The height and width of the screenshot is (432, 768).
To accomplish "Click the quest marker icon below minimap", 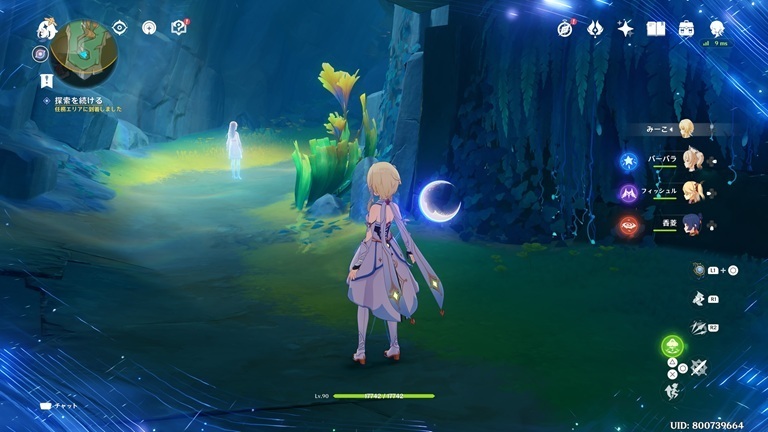I will [47, 79].
